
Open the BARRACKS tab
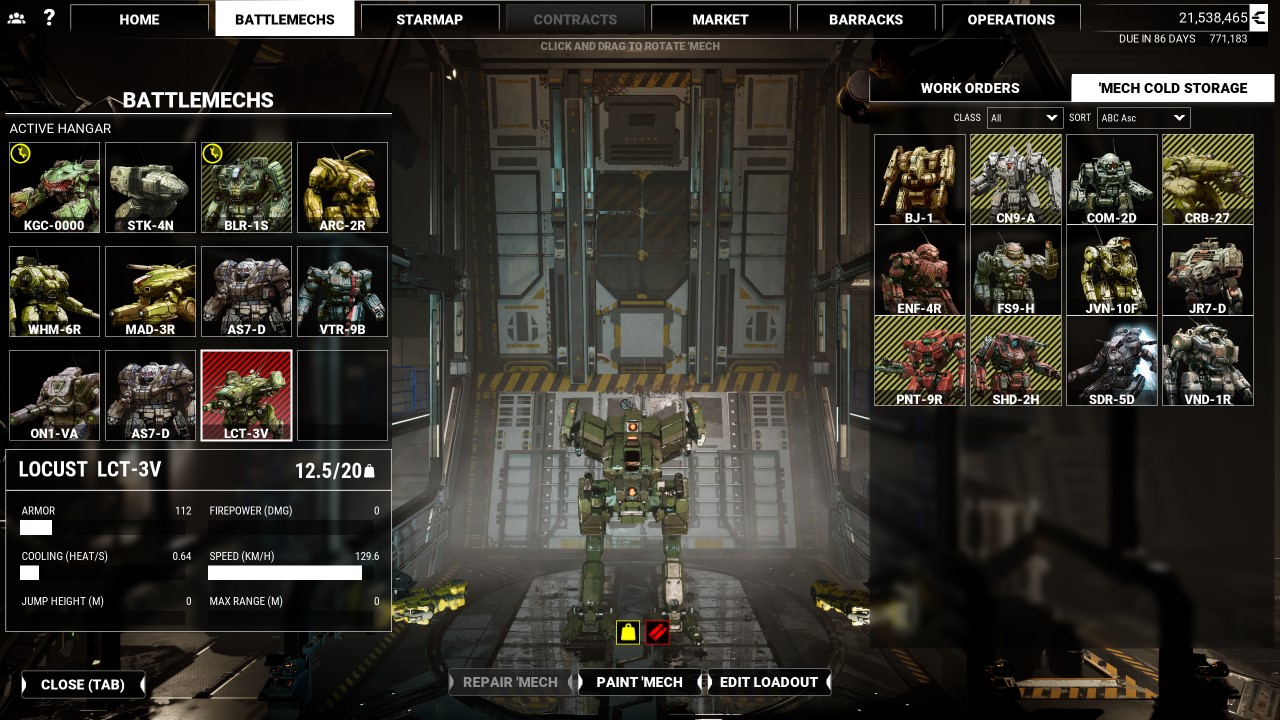(865, 18)
